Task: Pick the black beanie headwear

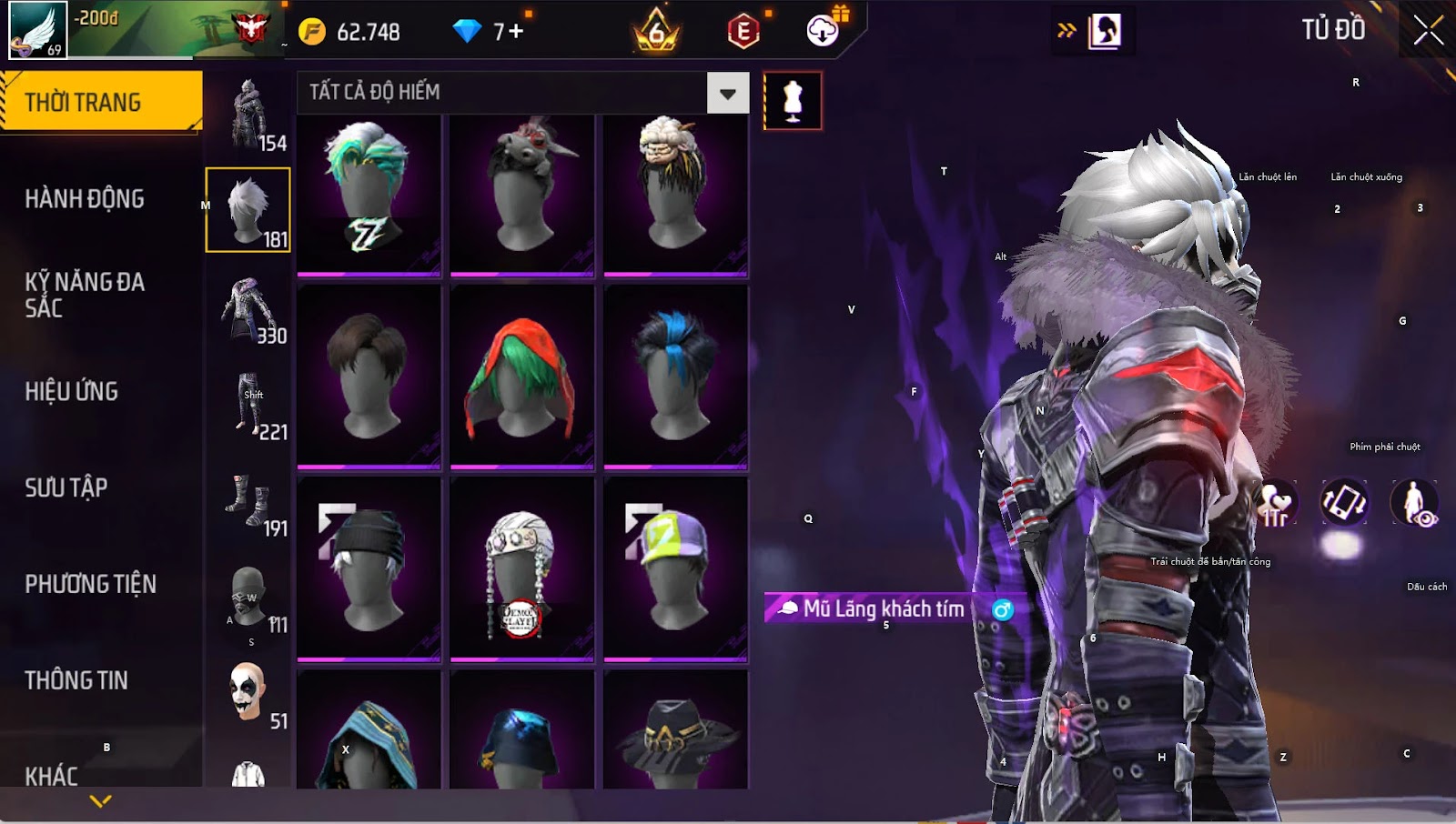Action: pos(369,569)
